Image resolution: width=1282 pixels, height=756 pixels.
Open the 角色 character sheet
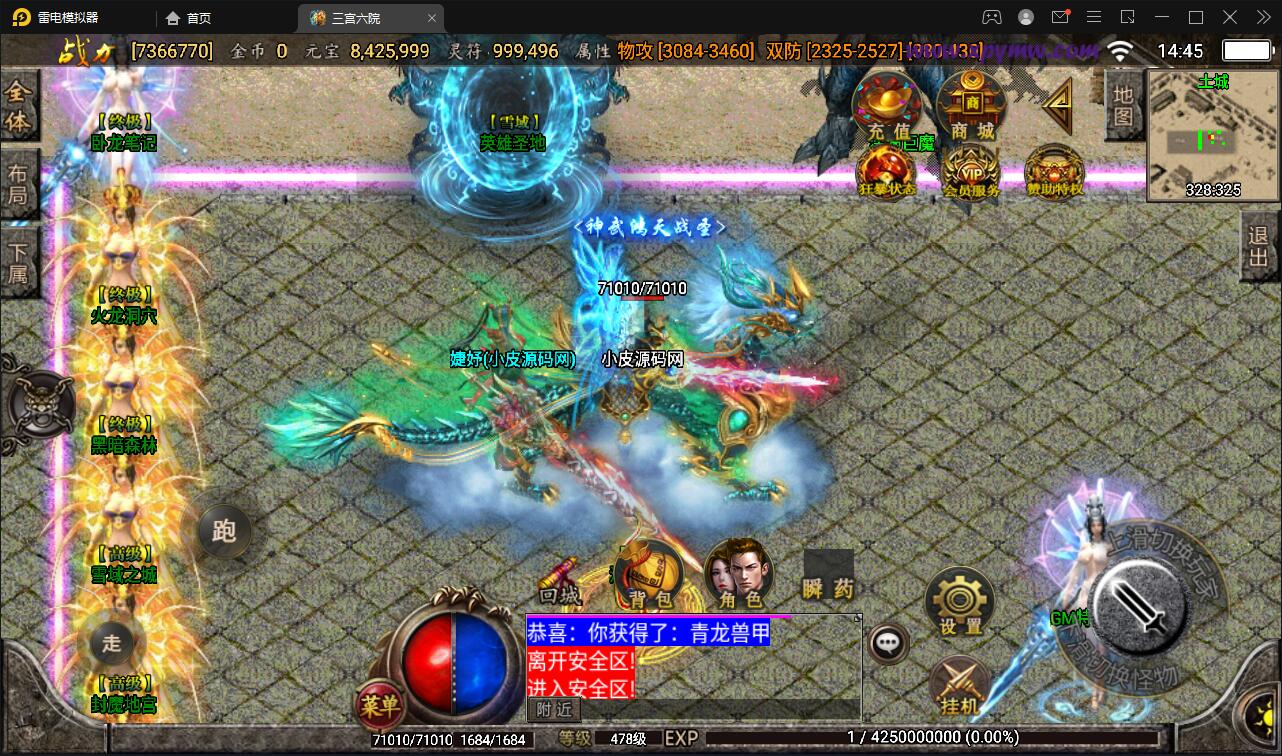coord(739,577)
